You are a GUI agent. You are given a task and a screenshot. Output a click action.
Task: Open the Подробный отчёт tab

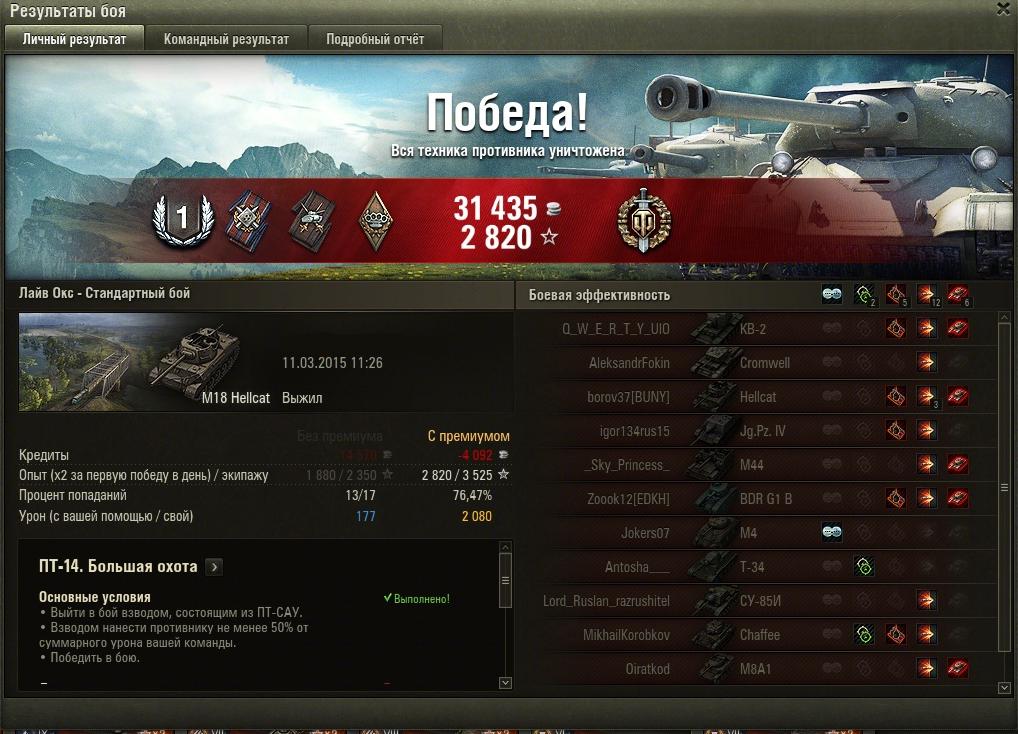click(374, 39)
